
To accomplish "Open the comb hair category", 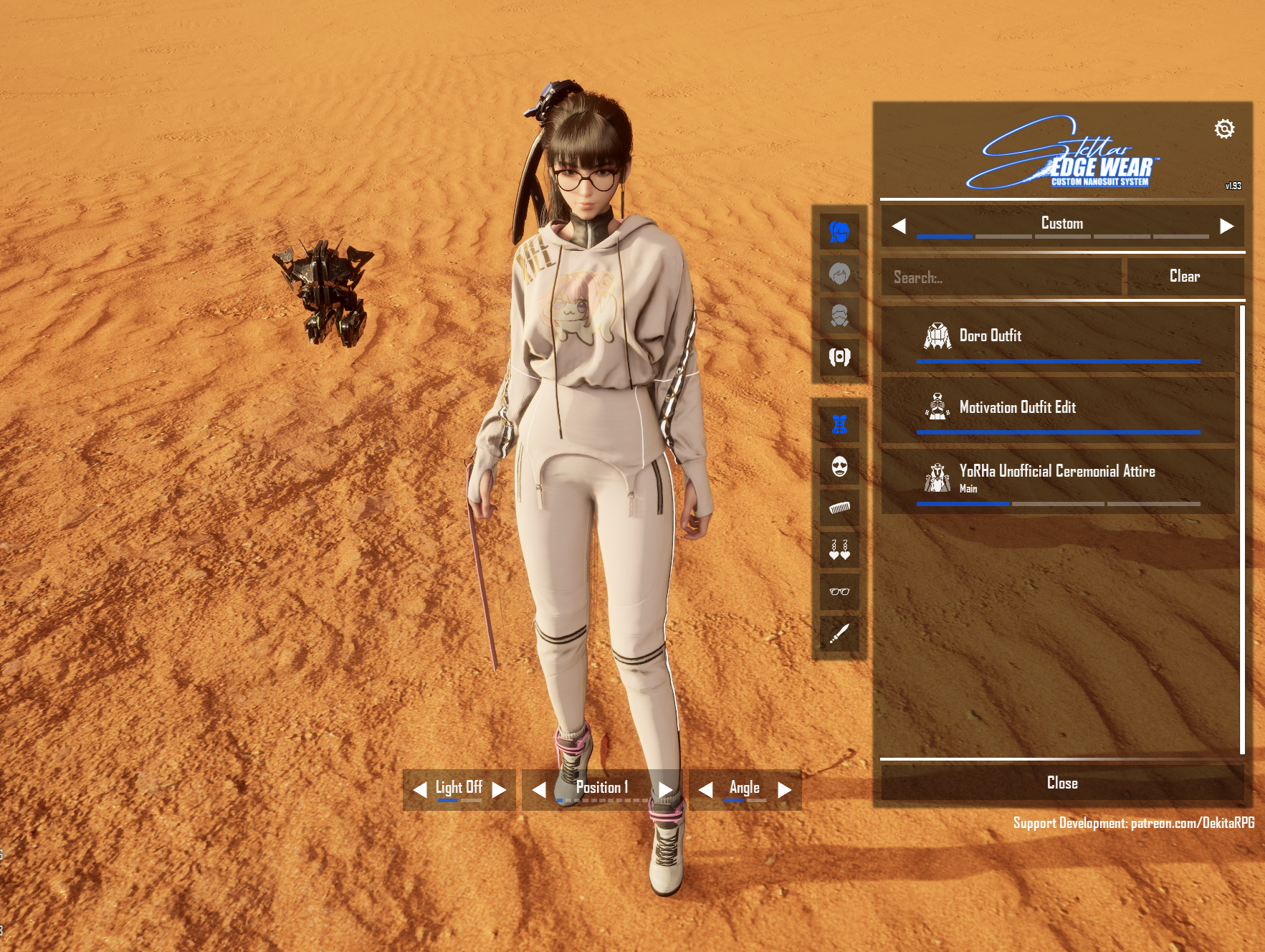I will 839,508.
